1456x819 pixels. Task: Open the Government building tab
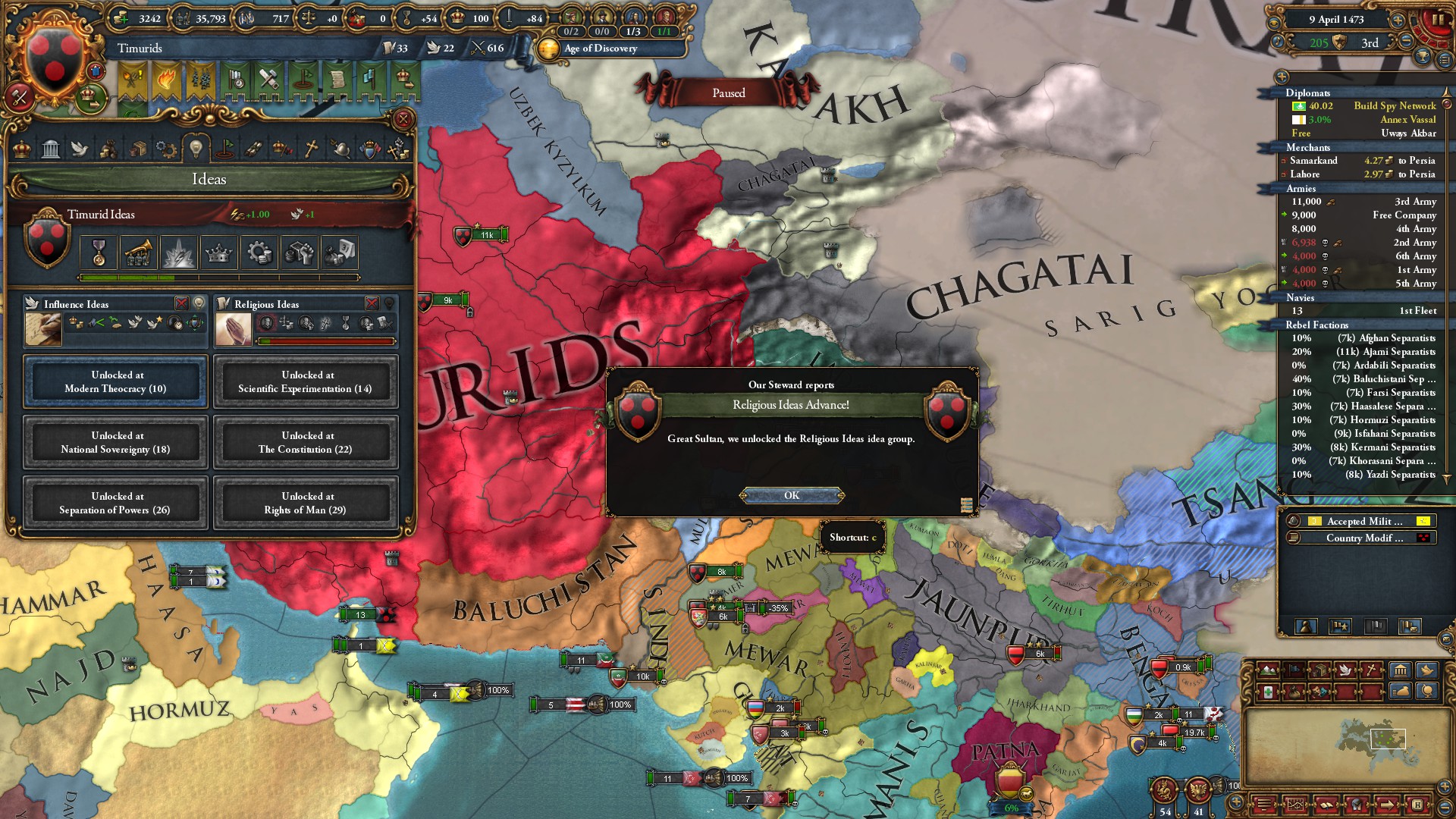[x=51, y=149]
